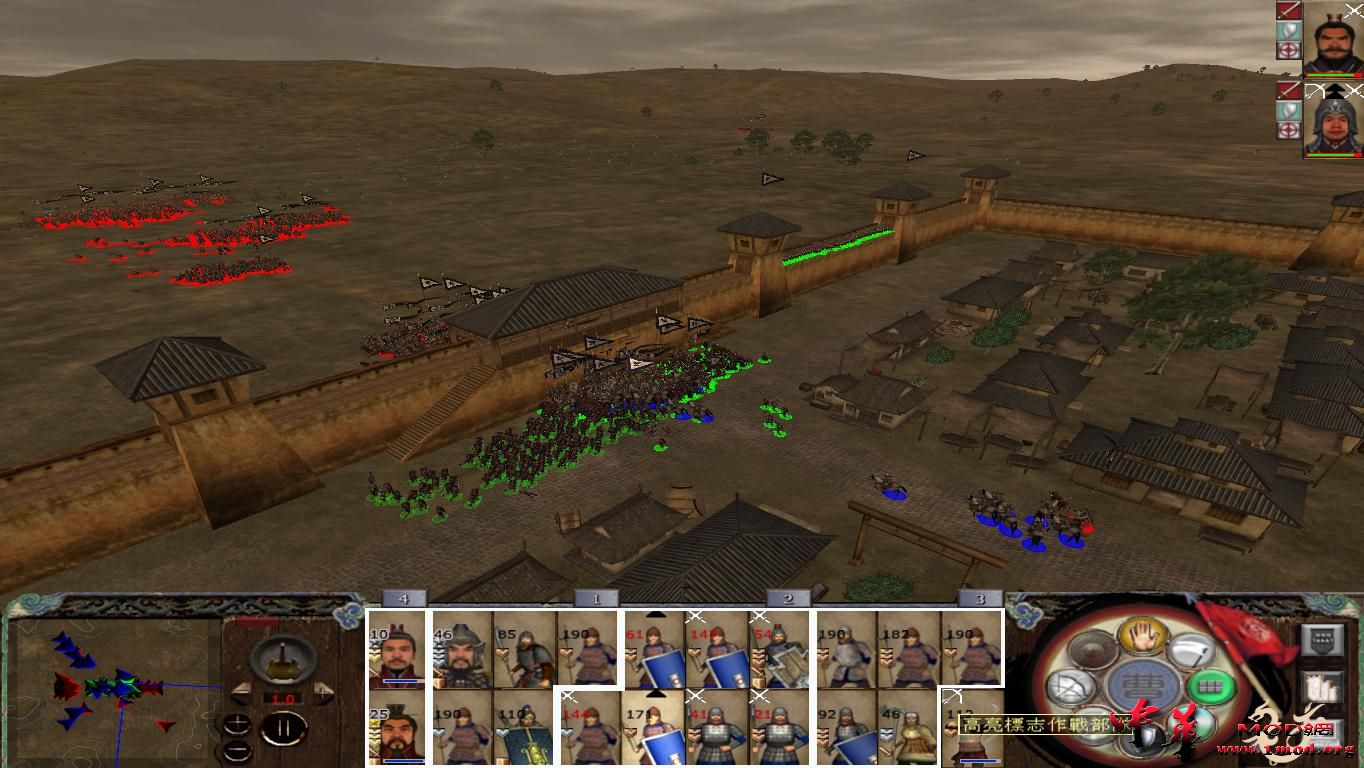Zoom the minimap in with the plus button
This screenshot has width=1364, height=768.
pyautogui.click(x=237, y=722)
